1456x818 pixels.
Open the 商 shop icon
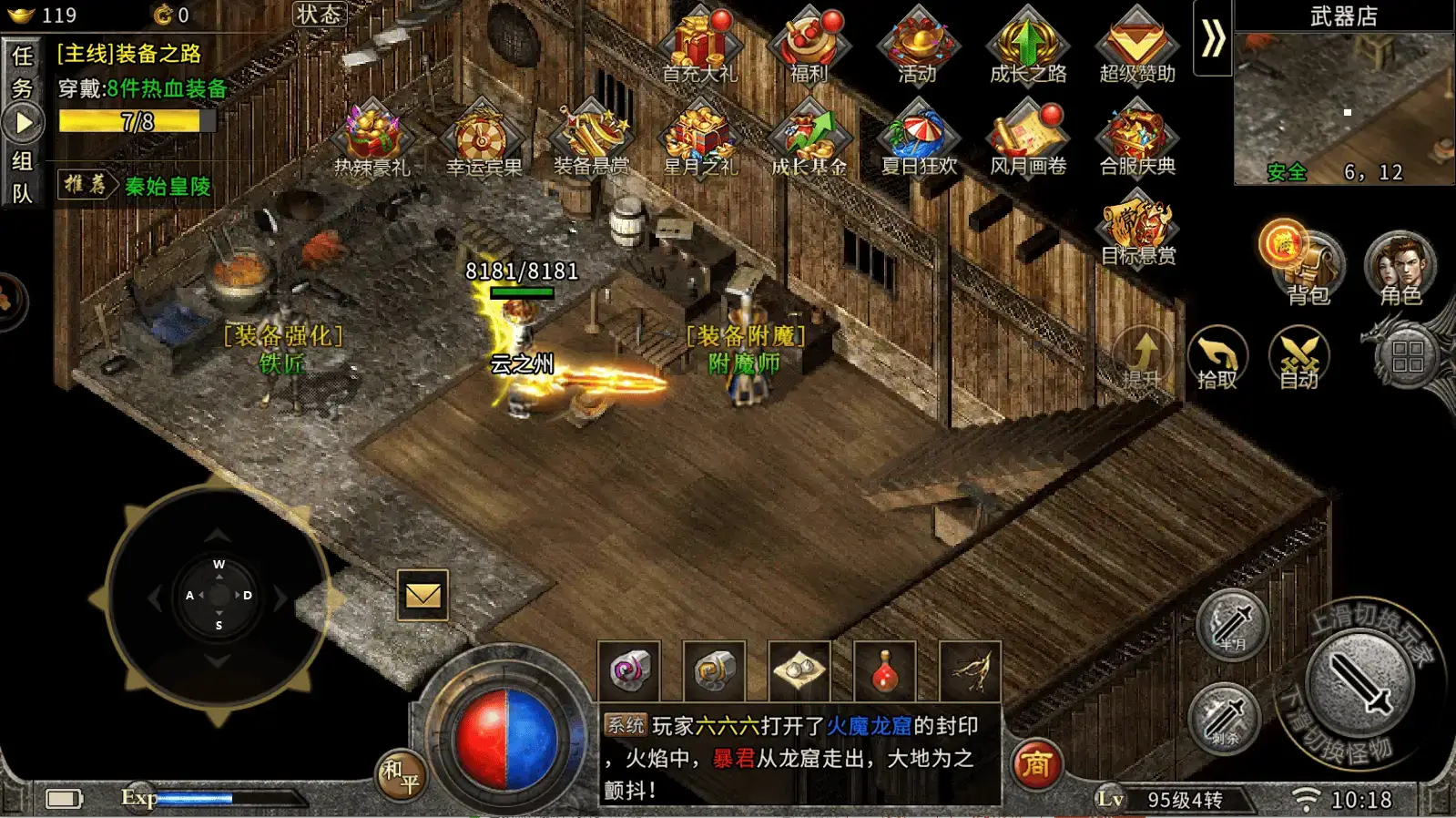click(1037, 765)
